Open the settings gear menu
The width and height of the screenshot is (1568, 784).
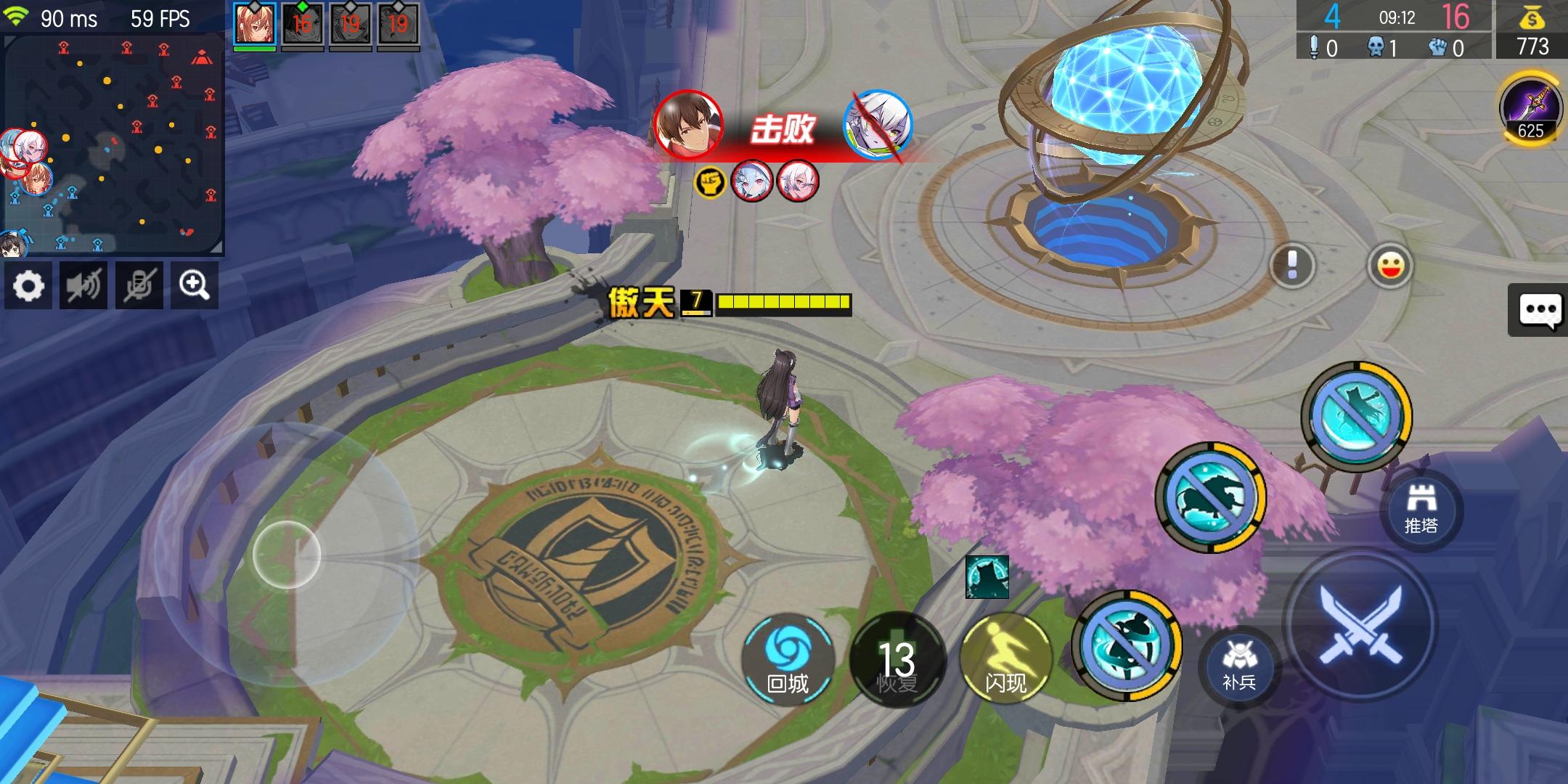coord(29,285)
